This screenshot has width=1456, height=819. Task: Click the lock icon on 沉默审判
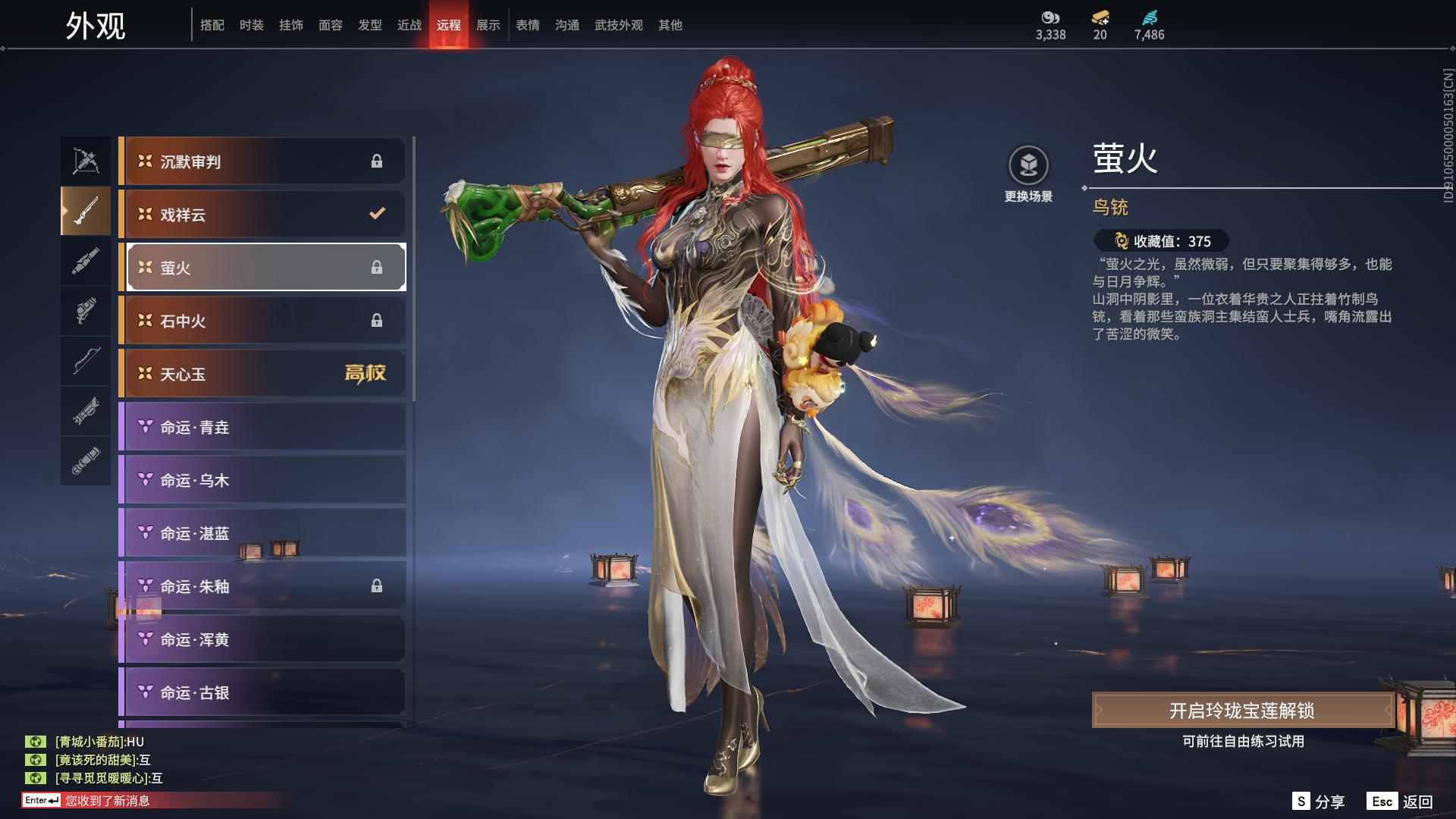coord(377,161)
